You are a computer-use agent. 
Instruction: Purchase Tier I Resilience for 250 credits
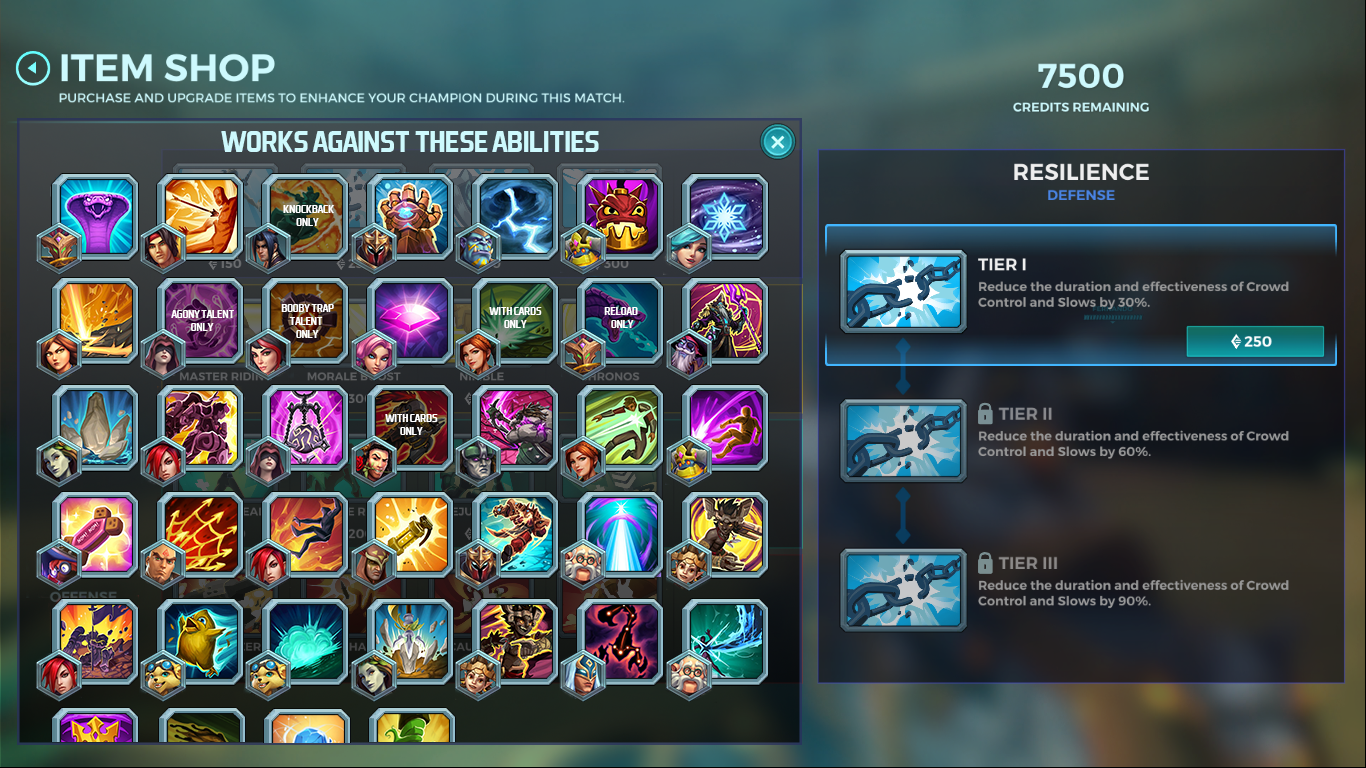click(x=1255, y=341)
